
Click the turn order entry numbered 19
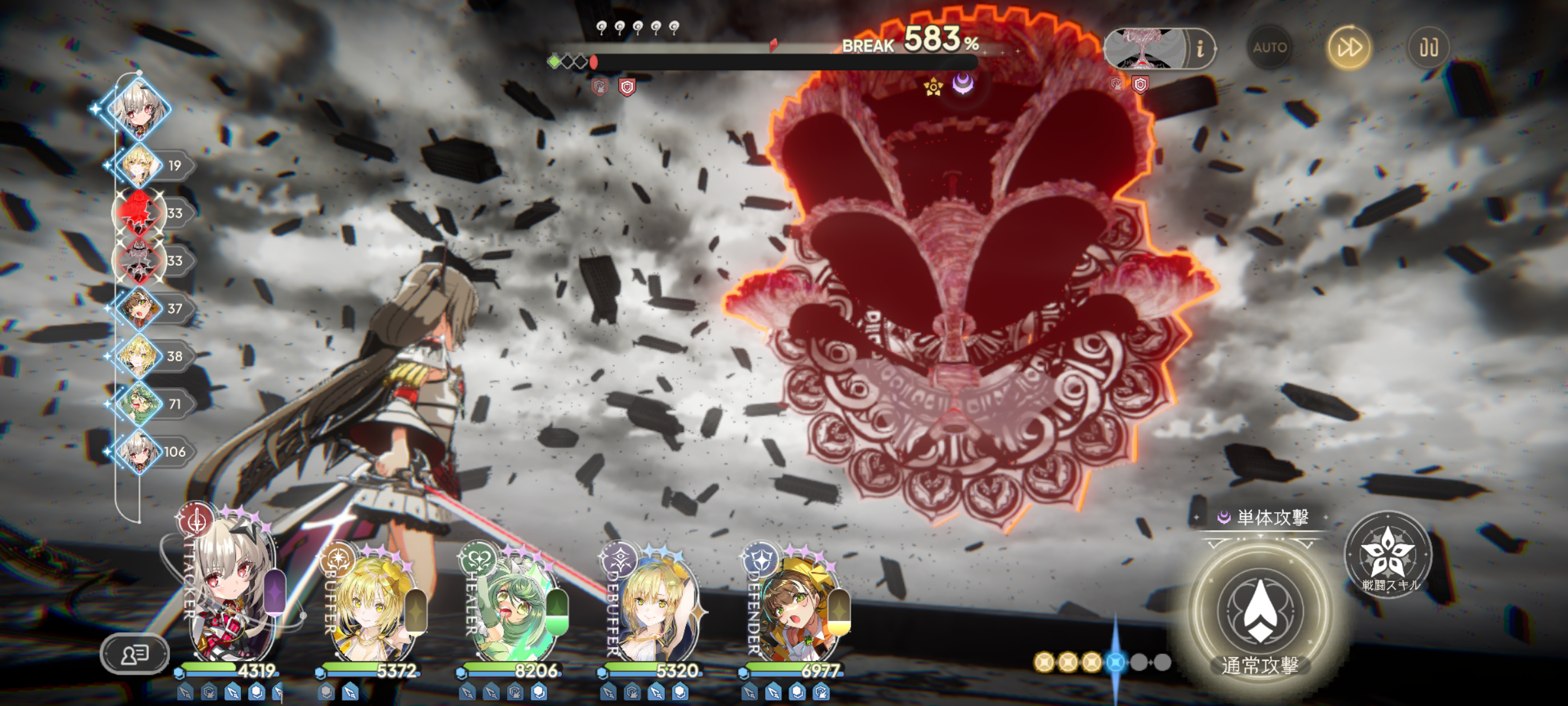140,165
